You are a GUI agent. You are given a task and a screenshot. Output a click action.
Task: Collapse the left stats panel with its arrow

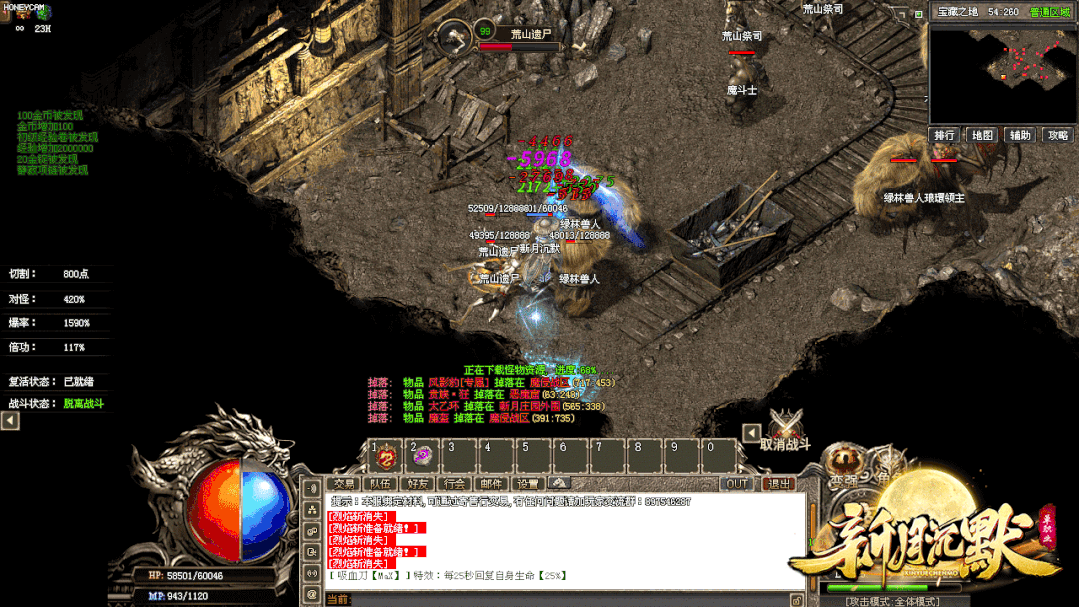(x=10, y=421)
